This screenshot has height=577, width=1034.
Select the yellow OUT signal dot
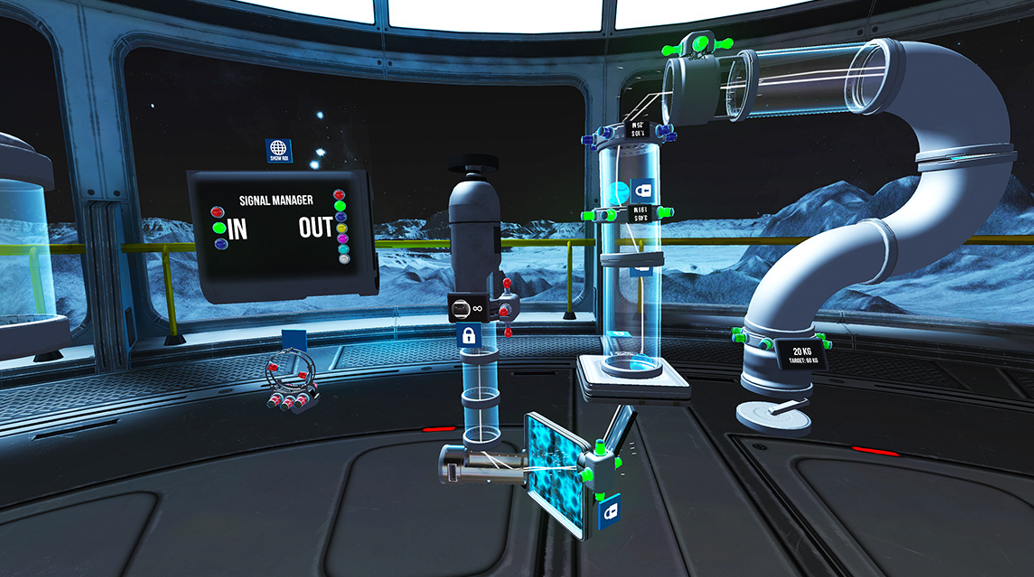tap(341, 228)
